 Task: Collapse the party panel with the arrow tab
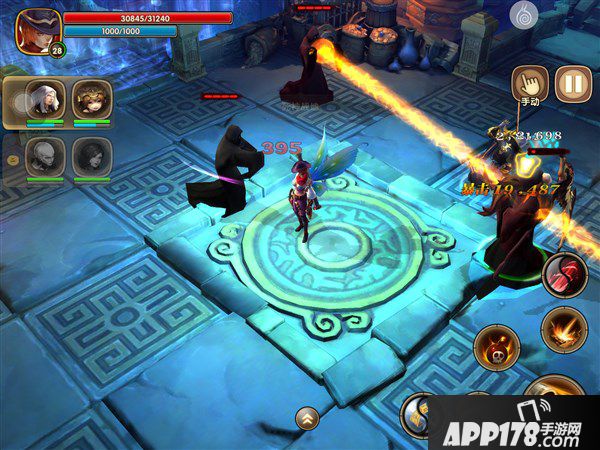click(12, 159)
